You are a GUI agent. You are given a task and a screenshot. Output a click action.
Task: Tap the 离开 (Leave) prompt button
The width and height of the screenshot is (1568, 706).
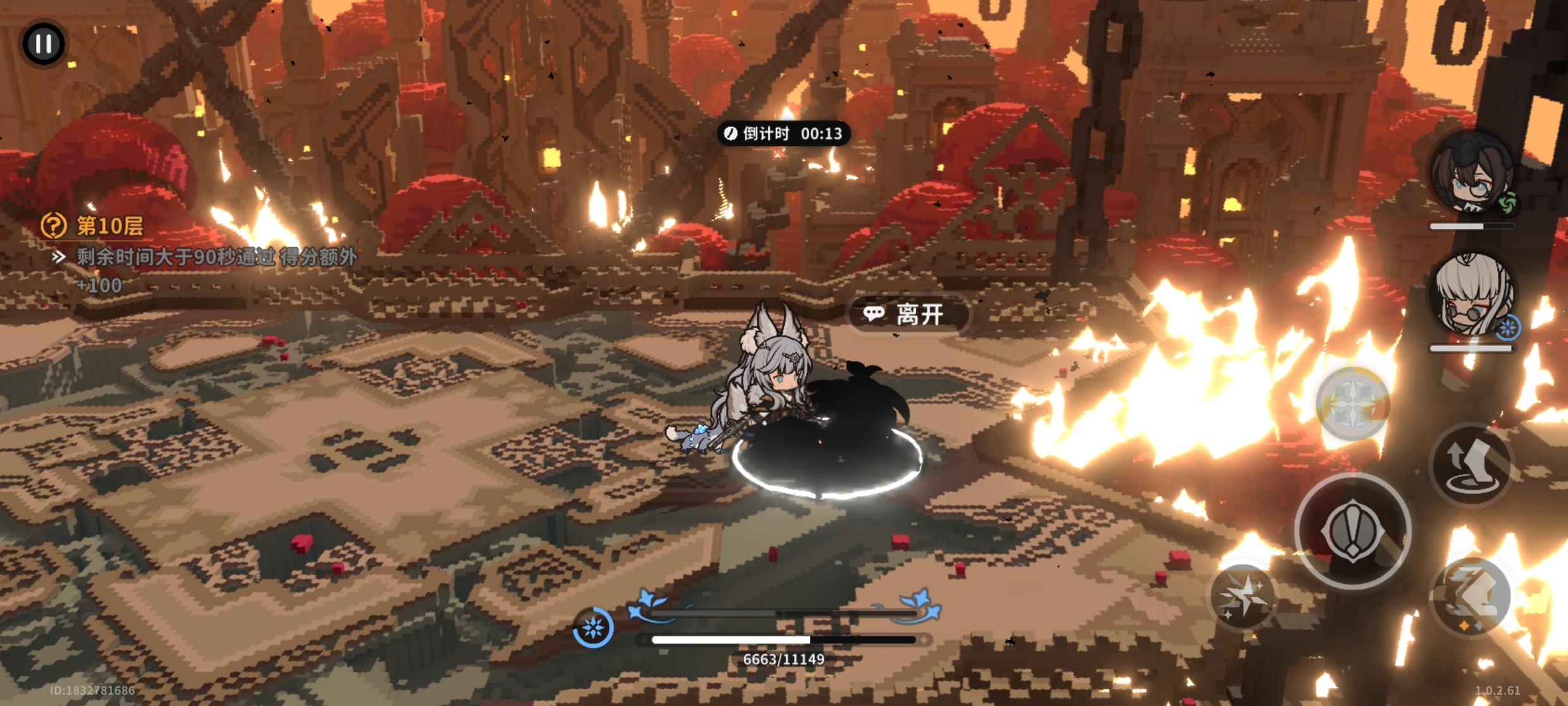908,314
